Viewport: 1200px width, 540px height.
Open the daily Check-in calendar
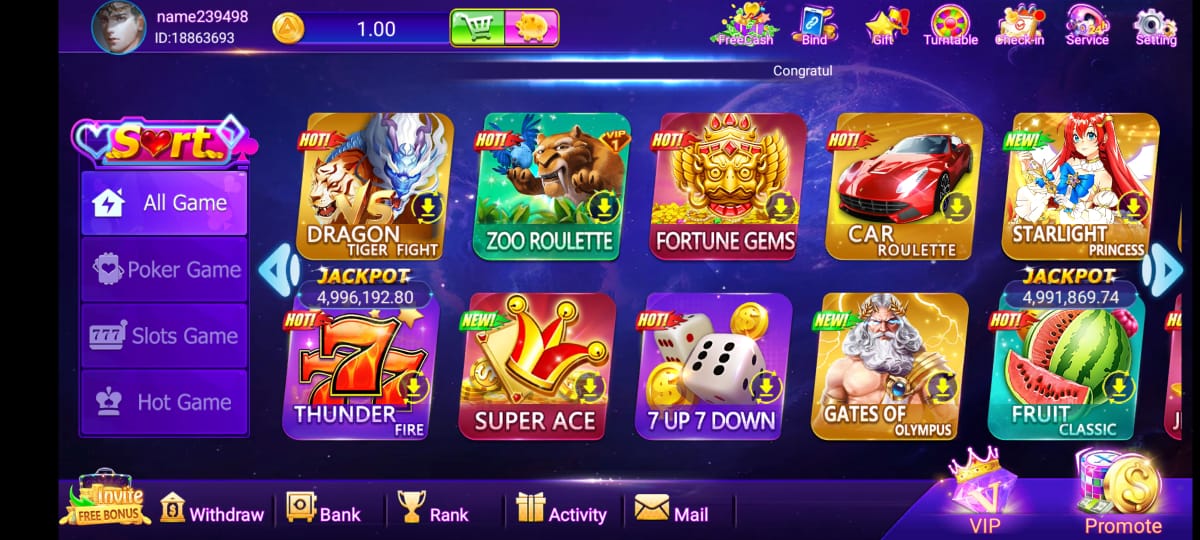click(x=1020, y=26)
